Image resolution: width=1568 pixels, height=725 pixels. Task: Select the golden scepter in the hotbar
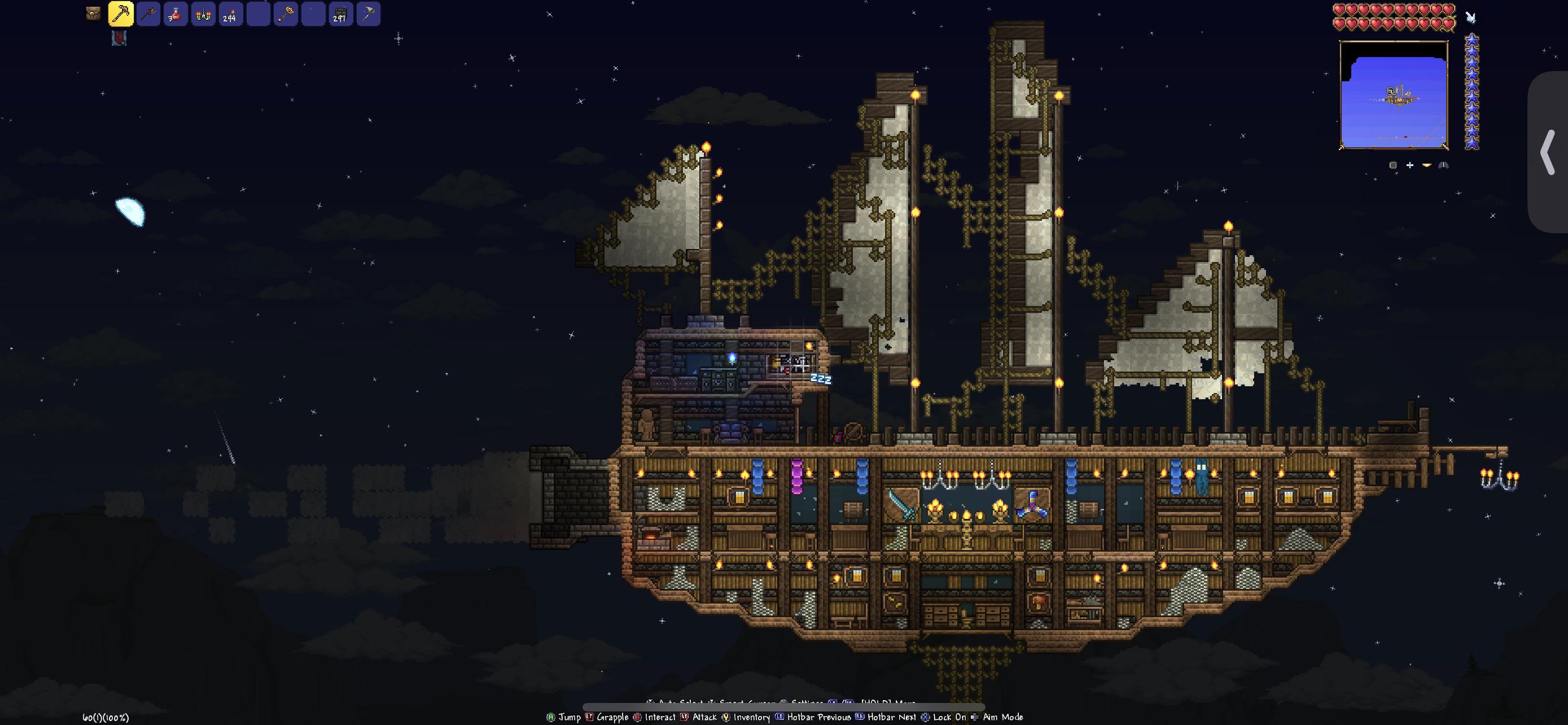[x=286, y=15]
